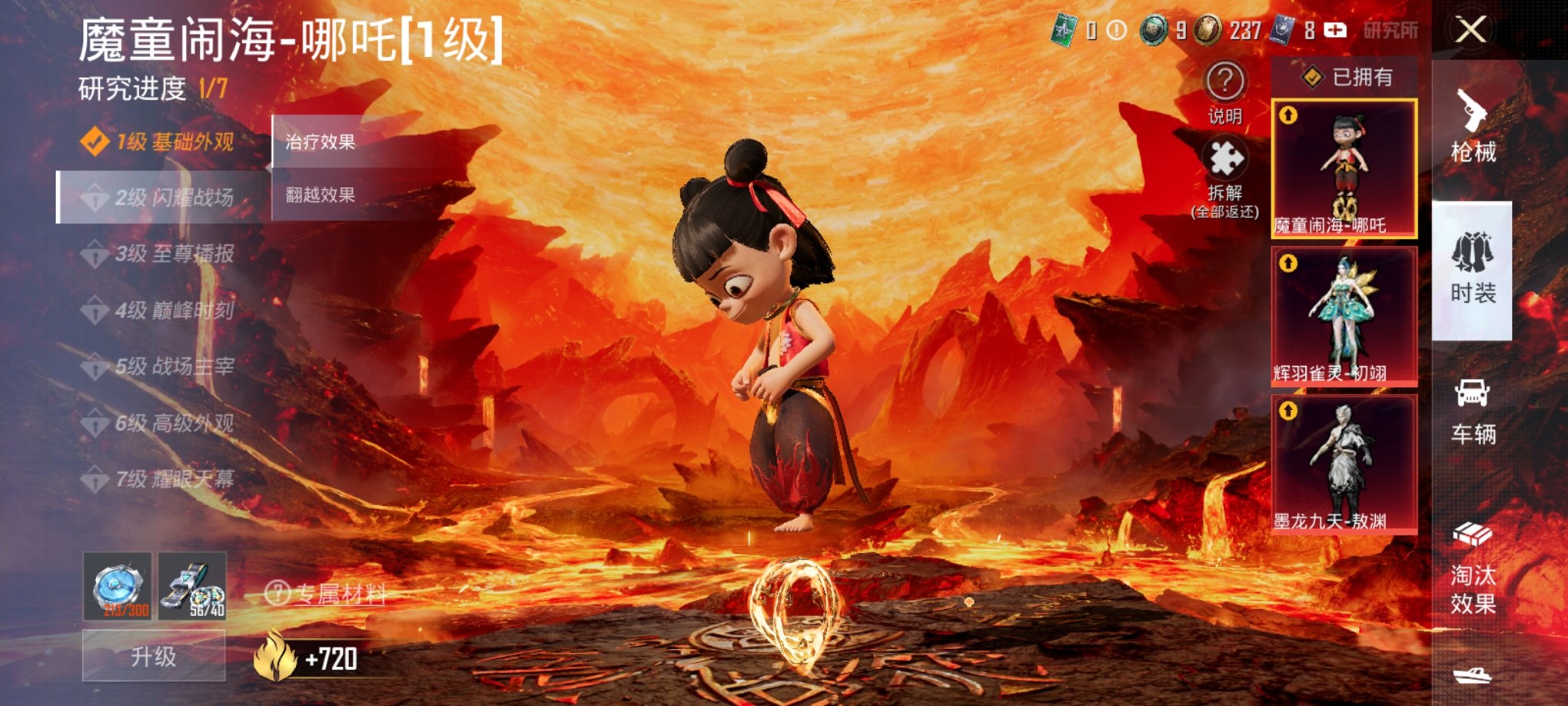Viewport: 1568px width, 706px height.
Task: Select the 1级 基础外观 research level
Action: tap(161, 142)
